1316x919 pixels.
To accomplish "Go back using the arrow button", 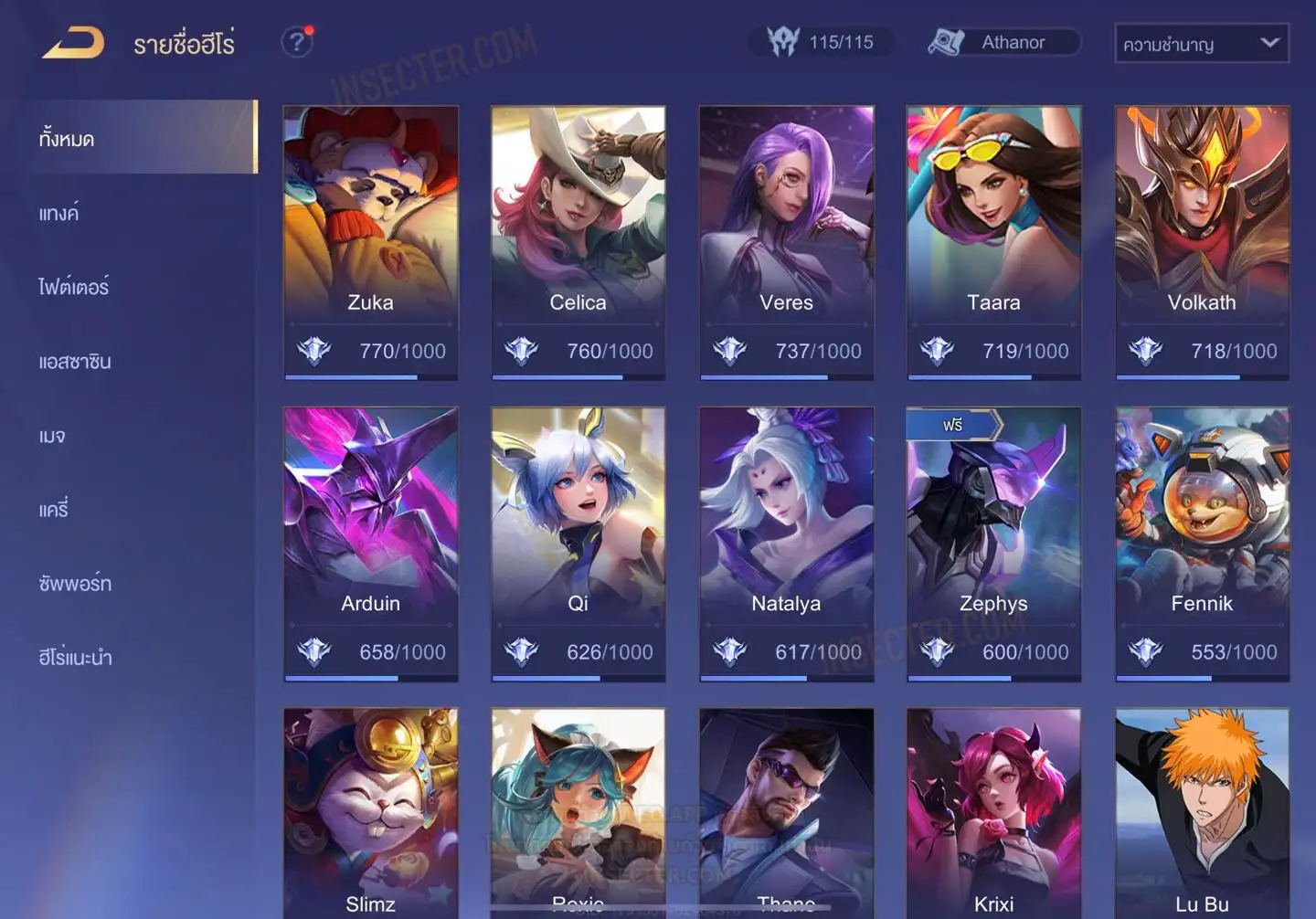I will (x=73, y=43).
